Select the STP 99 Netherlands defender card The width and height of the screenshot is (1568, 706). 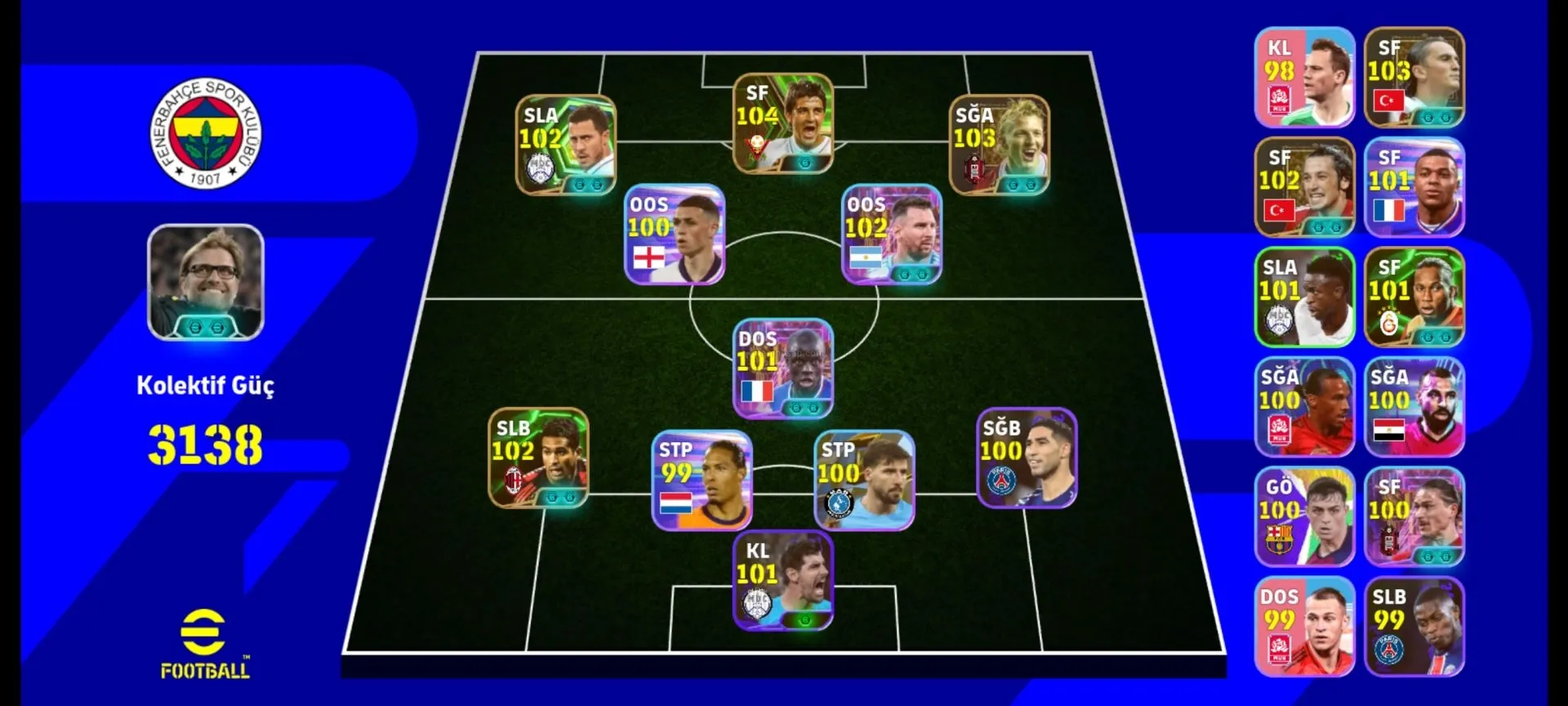[x=702, y=480]
